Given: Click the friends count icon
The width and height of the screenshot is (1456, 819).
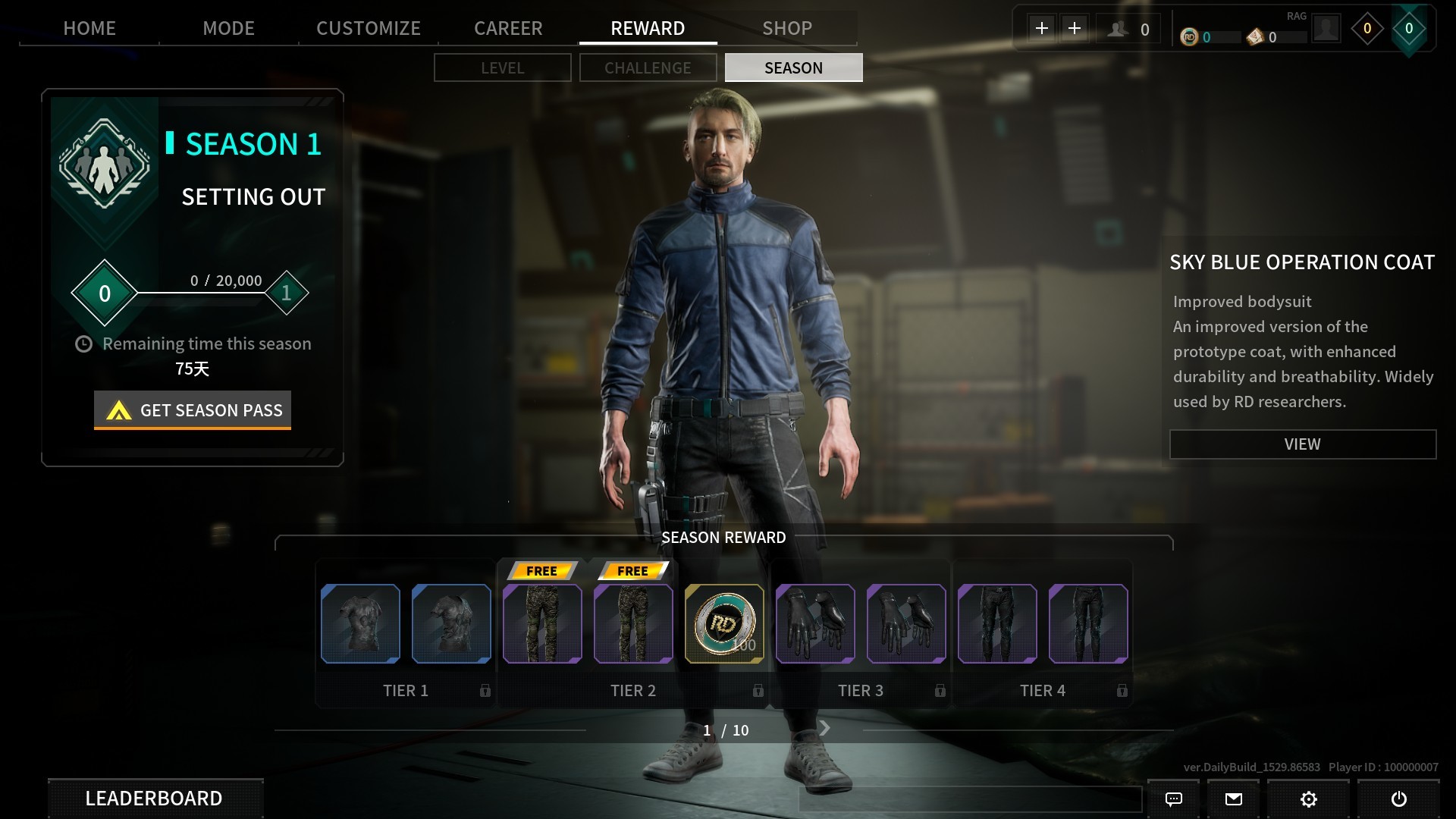Looking at the screenshot, I should (1117, 30).
